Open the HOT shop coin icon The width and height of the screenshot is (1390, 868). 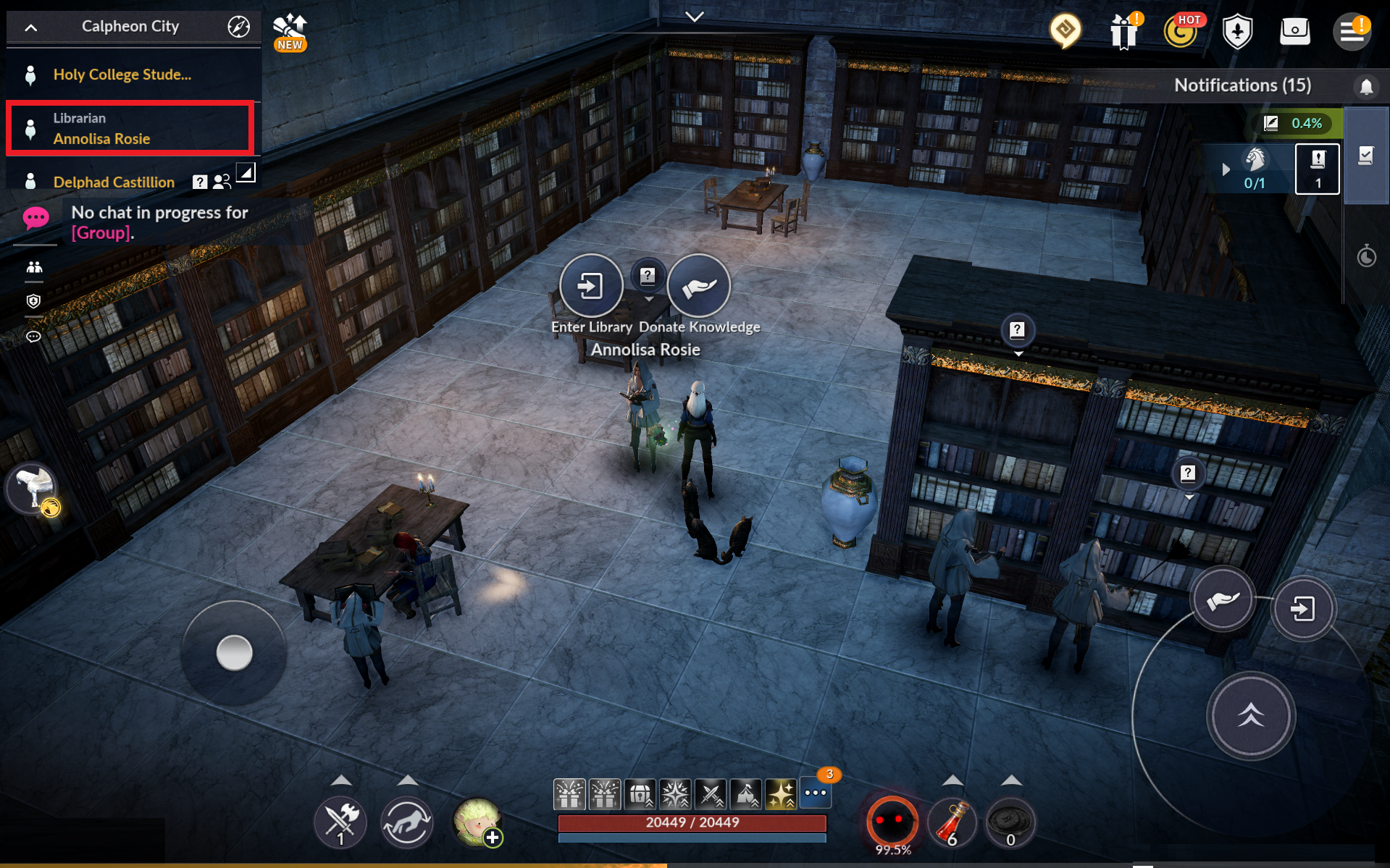click(1181, 32)
